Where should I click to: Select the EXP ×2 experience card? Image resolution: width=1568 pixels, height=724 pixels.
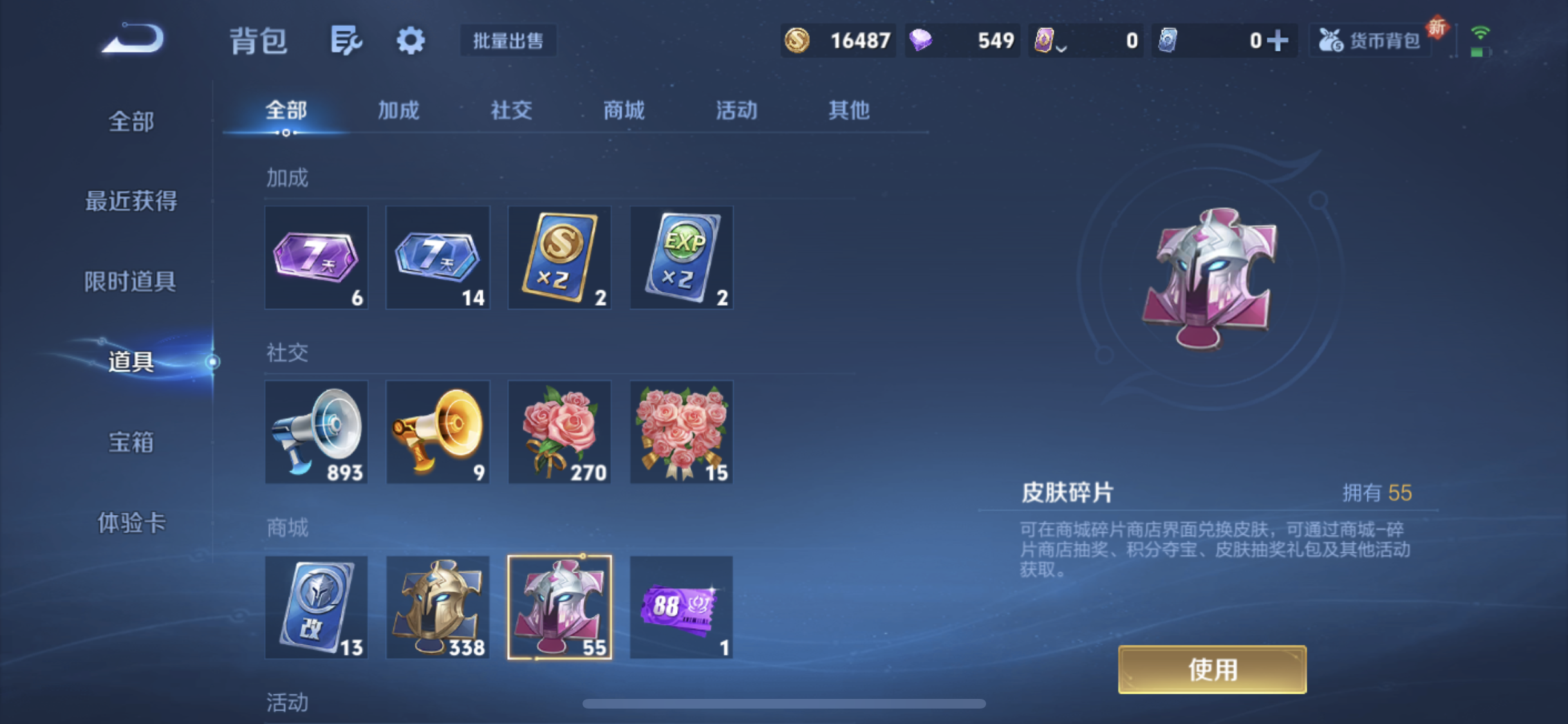[x=680, y=257]
